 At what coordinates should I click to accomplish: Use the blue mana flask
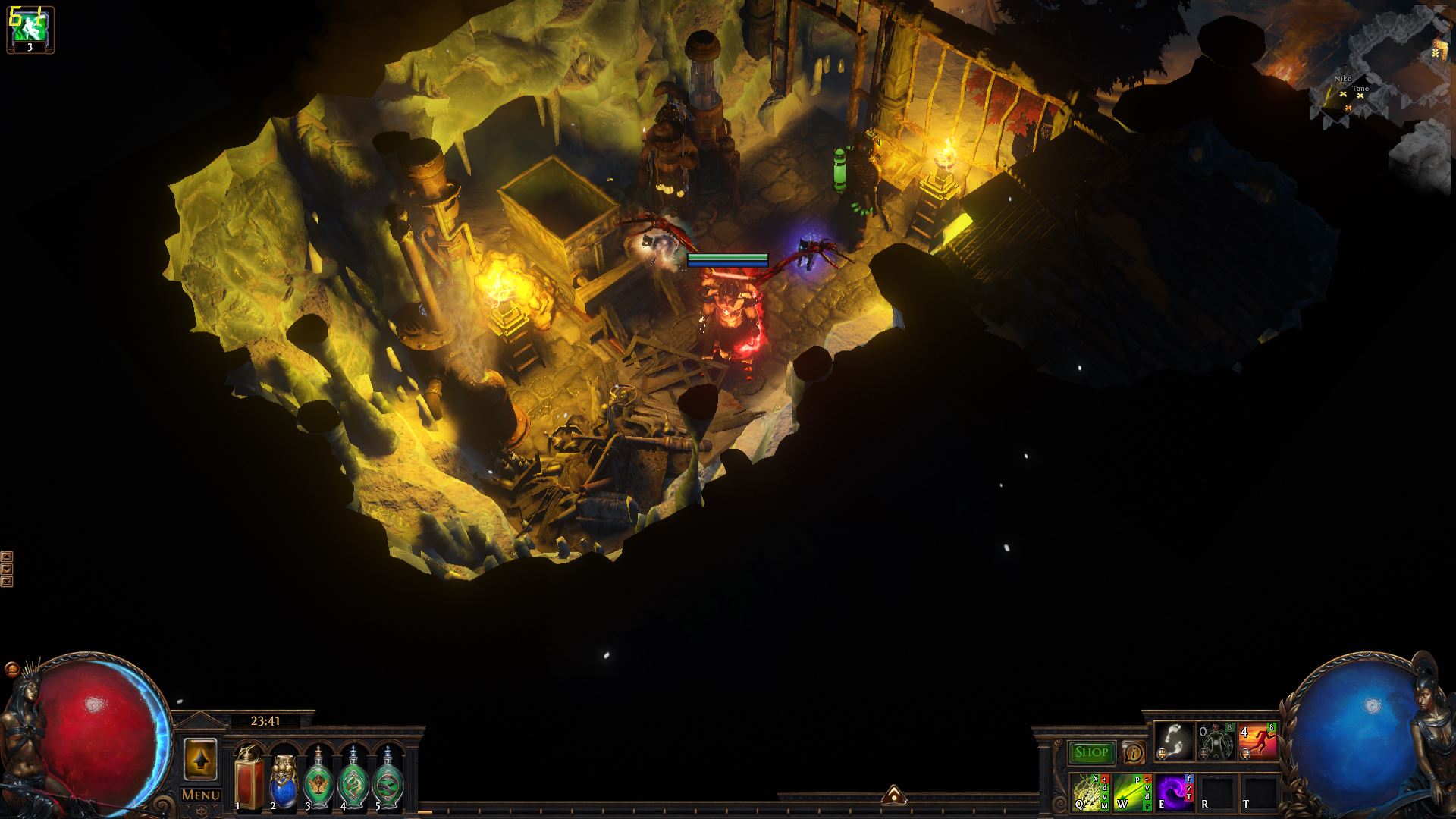284,779
